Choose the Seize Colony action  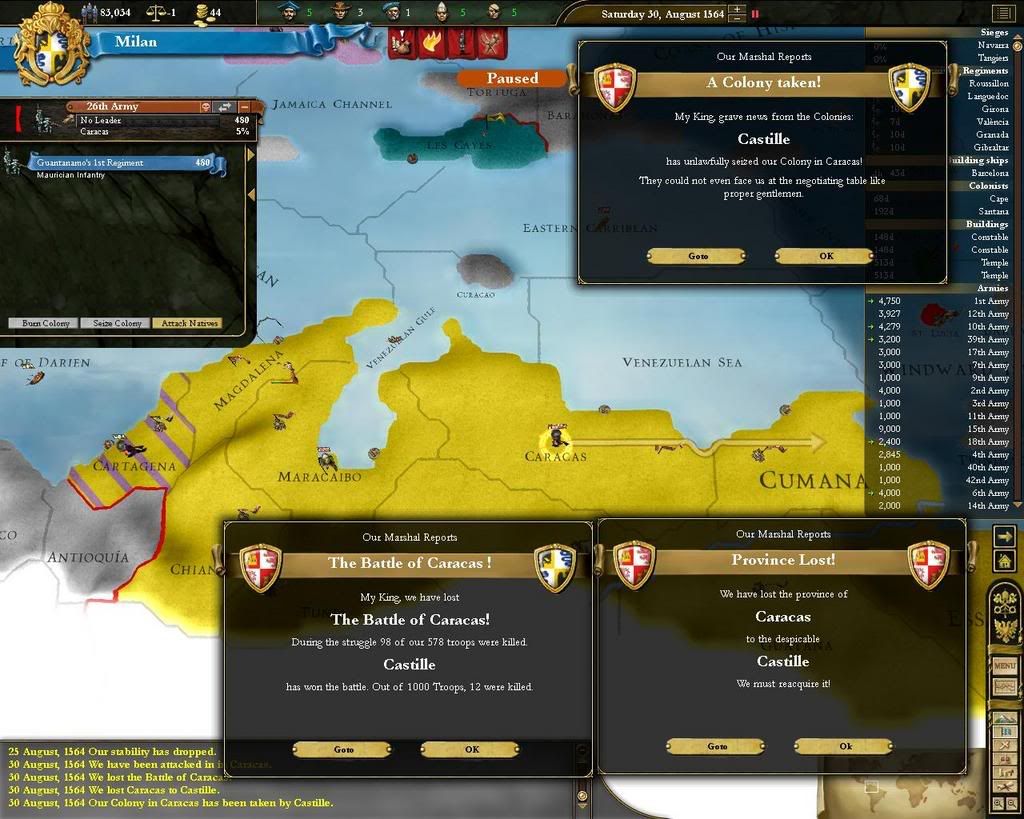click(x=116, y=323)
